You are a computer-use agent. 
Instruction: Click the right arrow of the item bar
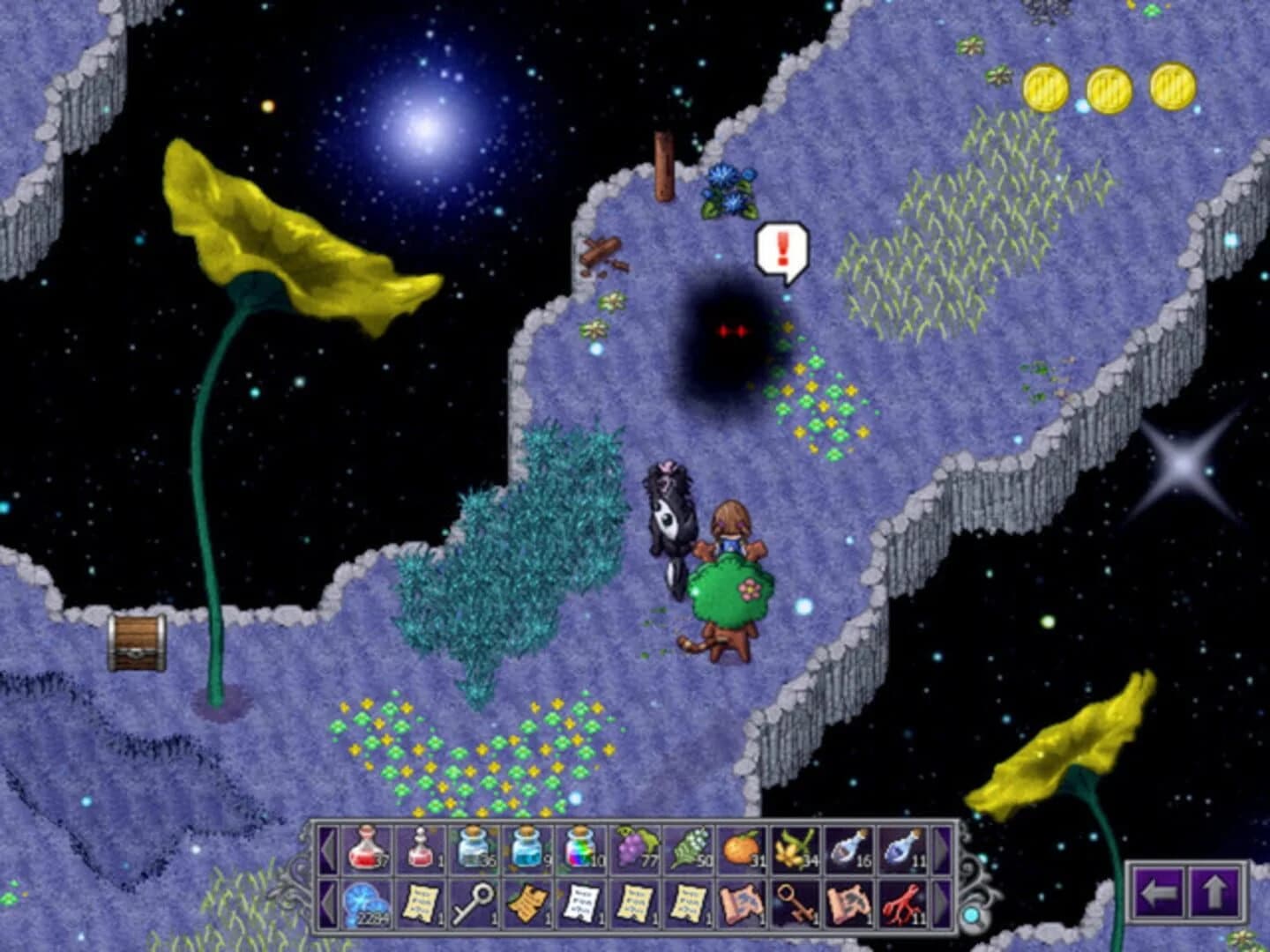tap(942, 848)
